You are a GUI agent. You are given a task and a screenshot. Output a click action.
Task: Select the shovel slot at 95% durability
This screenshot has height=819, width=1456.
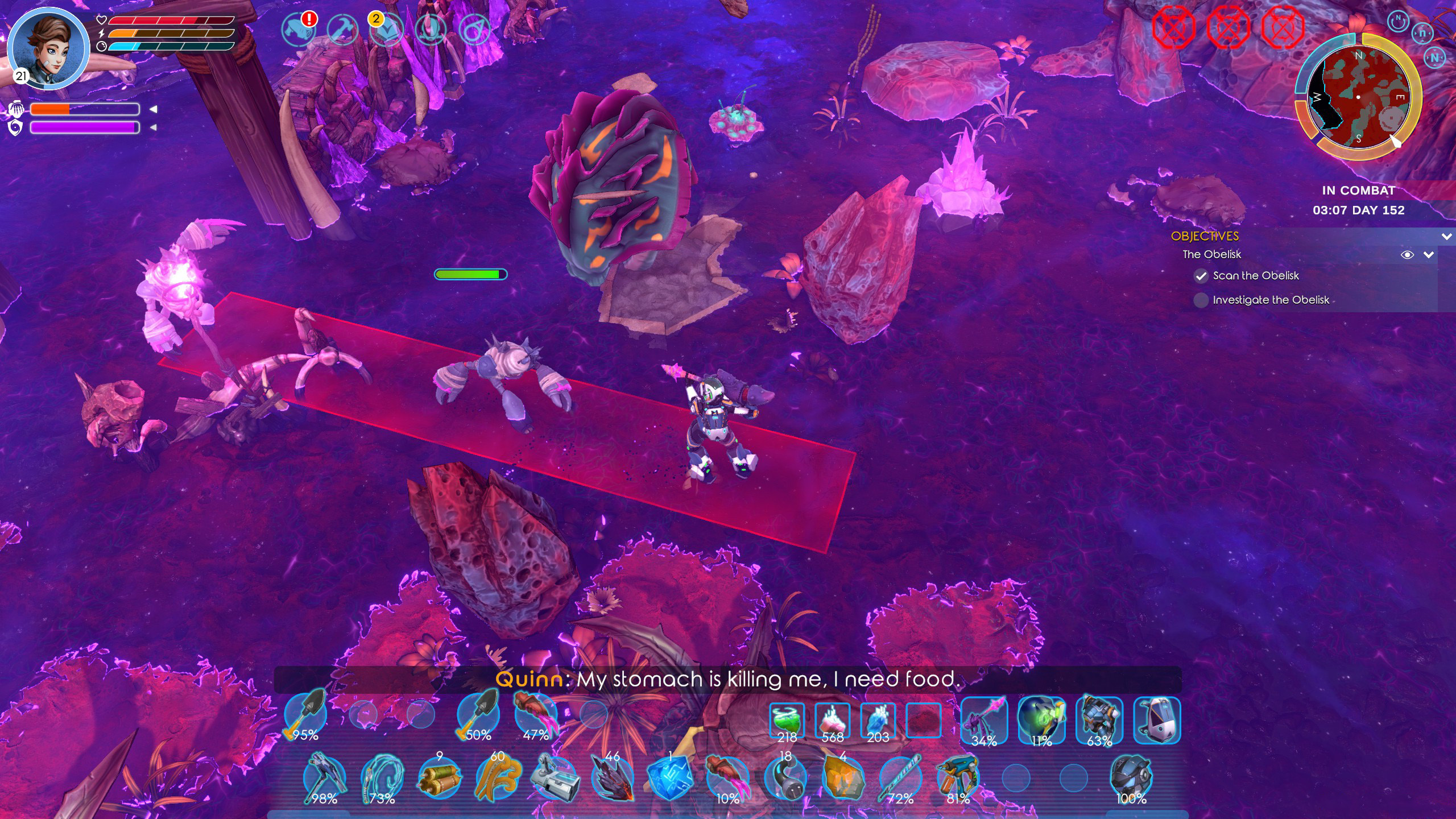coord(306,715)
